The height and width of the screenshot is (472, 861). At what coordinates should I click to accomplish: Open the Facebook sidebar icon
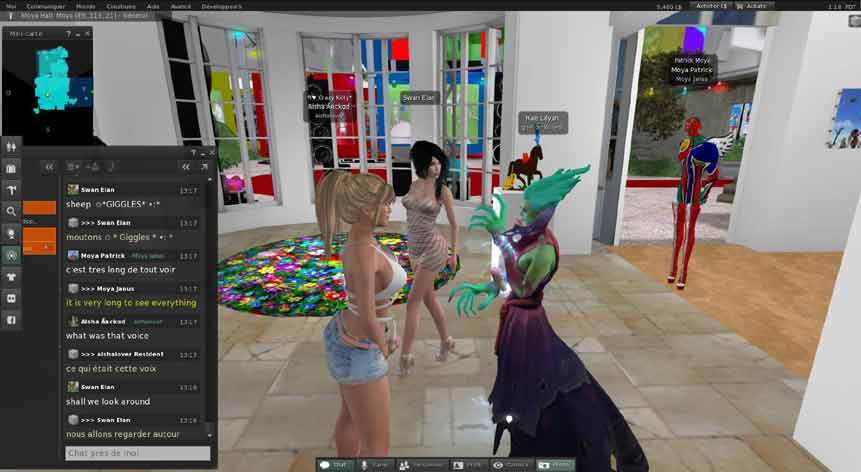(12, 320)
